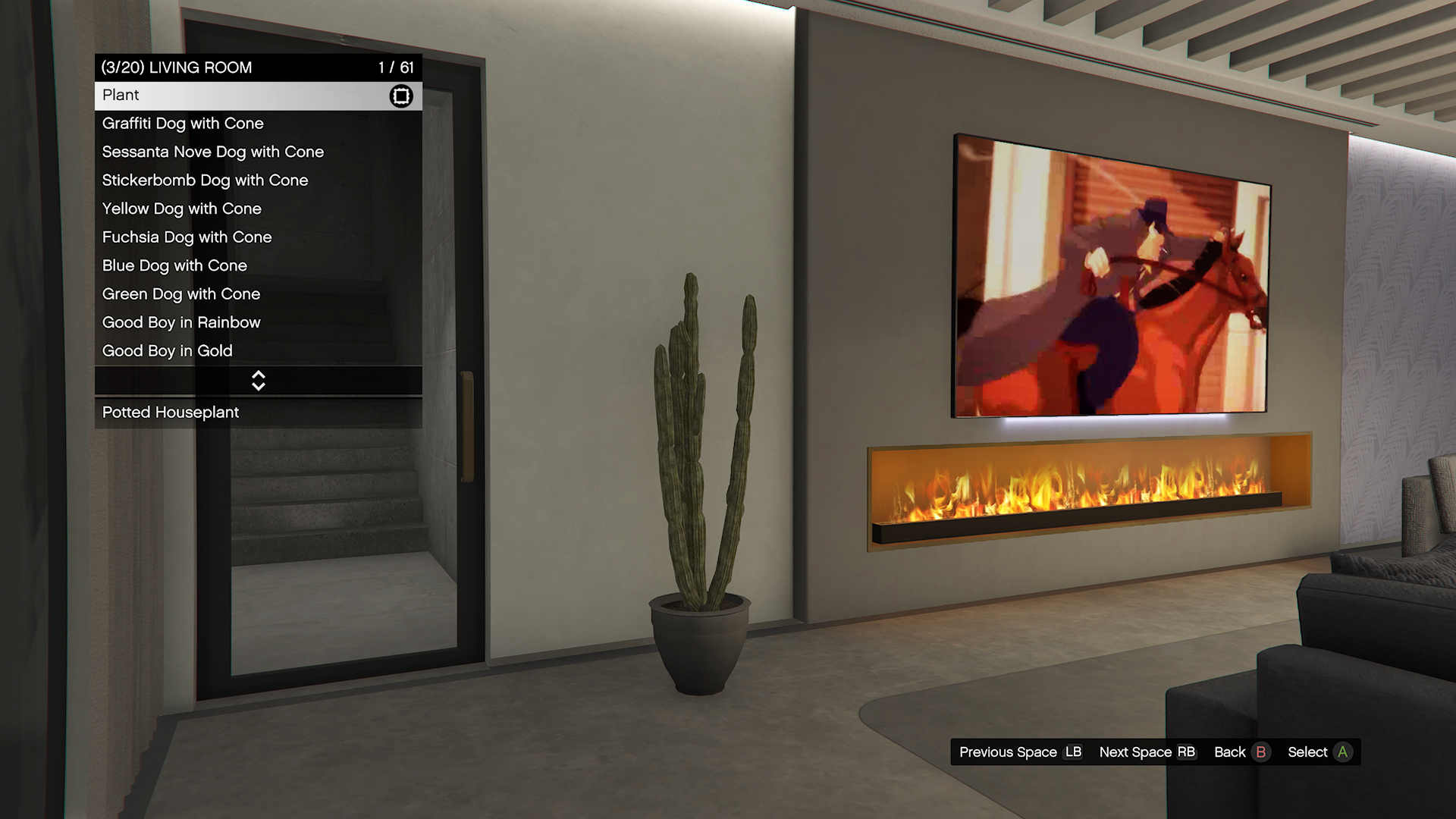Viewport: 1456px width, 819px height.
Task: Go to Previous Space
Action: coord(1020,752)
